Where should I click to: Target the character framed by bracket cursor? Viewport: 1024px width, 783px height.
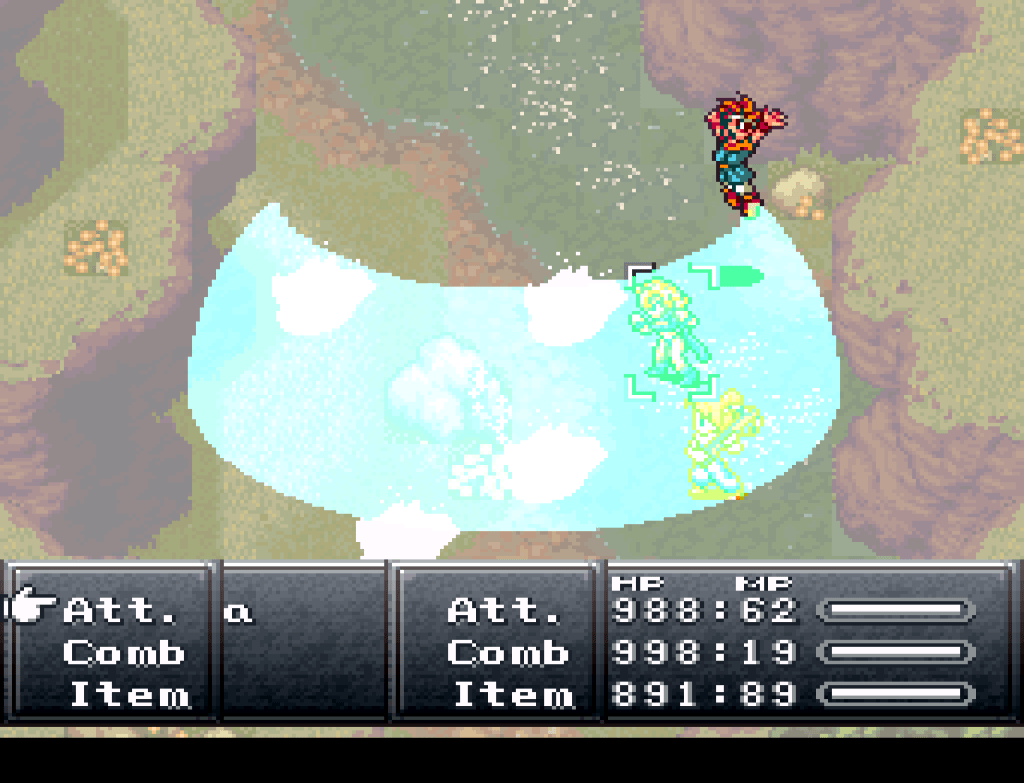(671, 330)
